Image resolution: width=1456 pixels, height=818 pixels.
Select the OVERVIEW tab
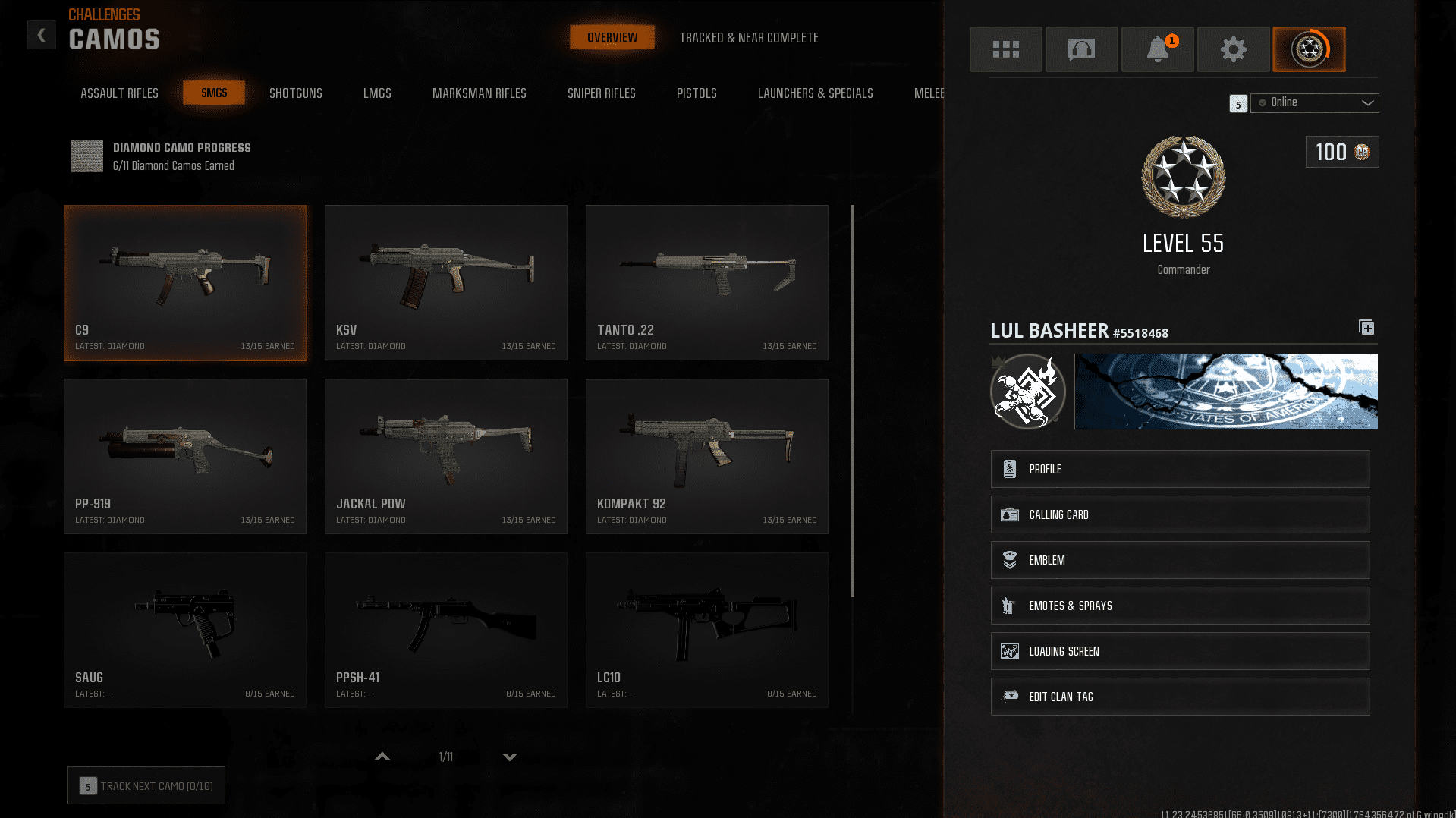(x=612, y=36)
